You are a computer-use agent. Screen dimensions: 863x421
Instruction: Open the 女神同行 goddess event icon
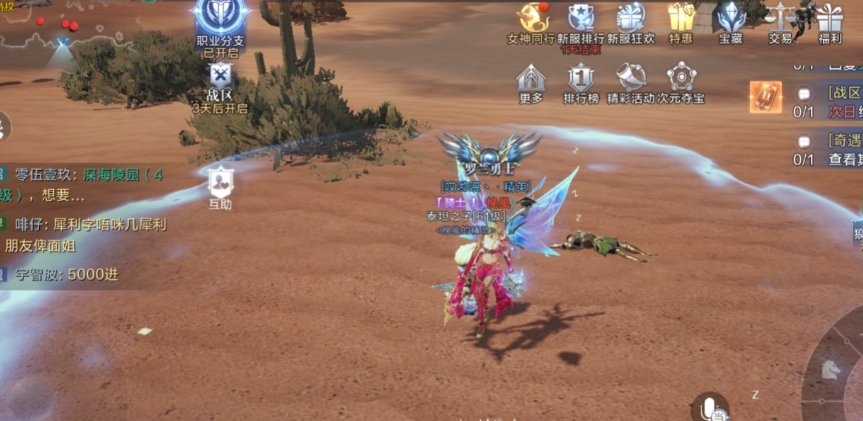(x=531, y=20)
